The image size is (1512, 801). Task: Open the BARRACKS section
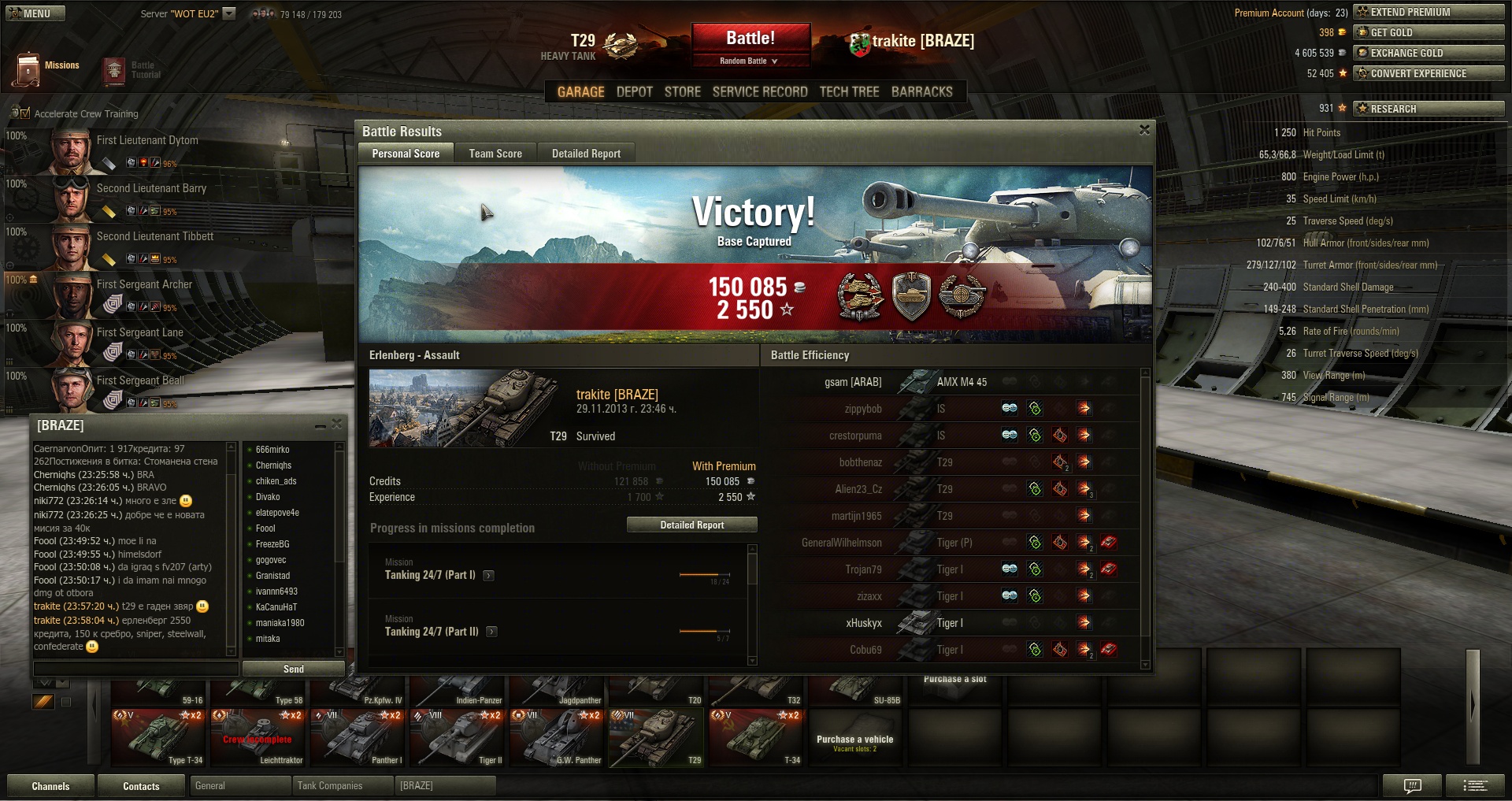(x=921, y=92)
